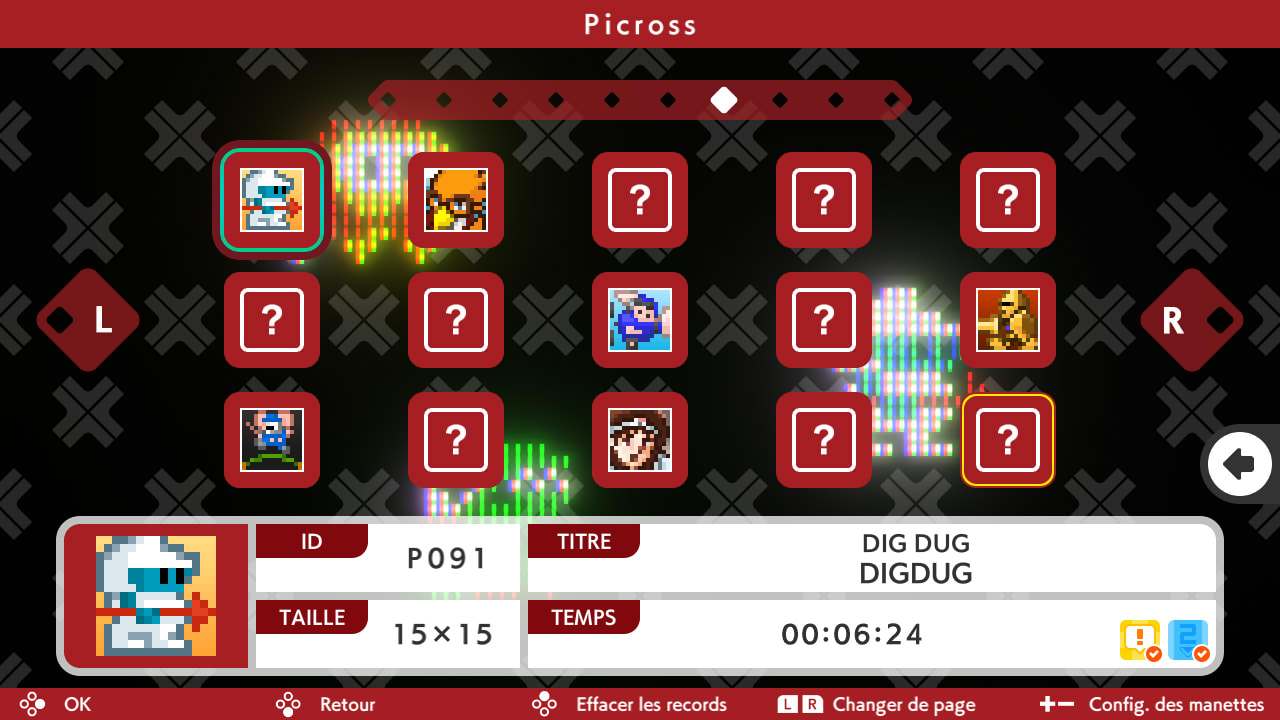The height and width of the screenshot is (720, 1280).
Task: Select the highlighted snowman Dig Dug puzzle thumbnail
Action: point(272,200)
